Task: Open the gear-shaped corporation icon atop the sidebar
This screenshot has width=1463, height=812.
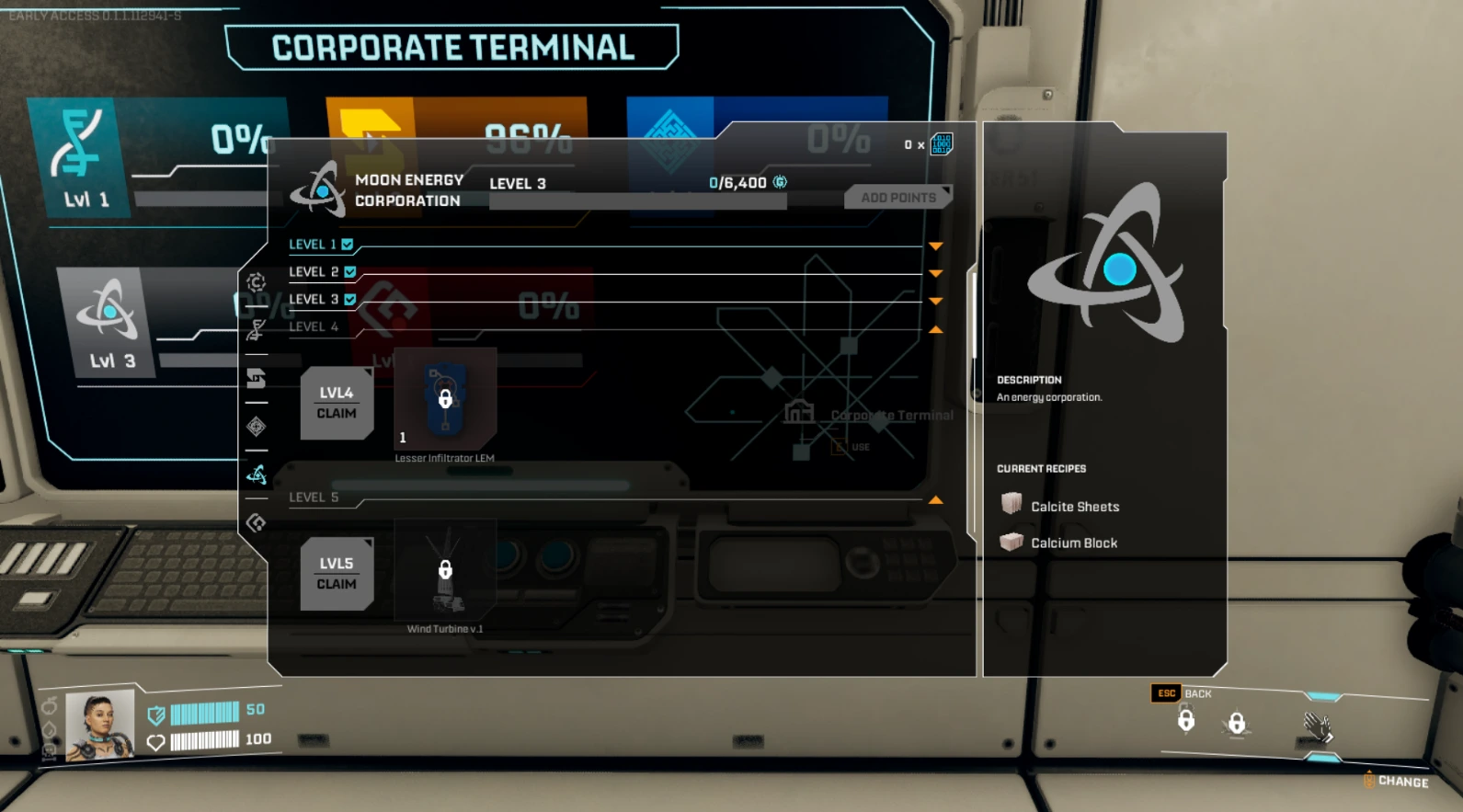Action: 257,283
